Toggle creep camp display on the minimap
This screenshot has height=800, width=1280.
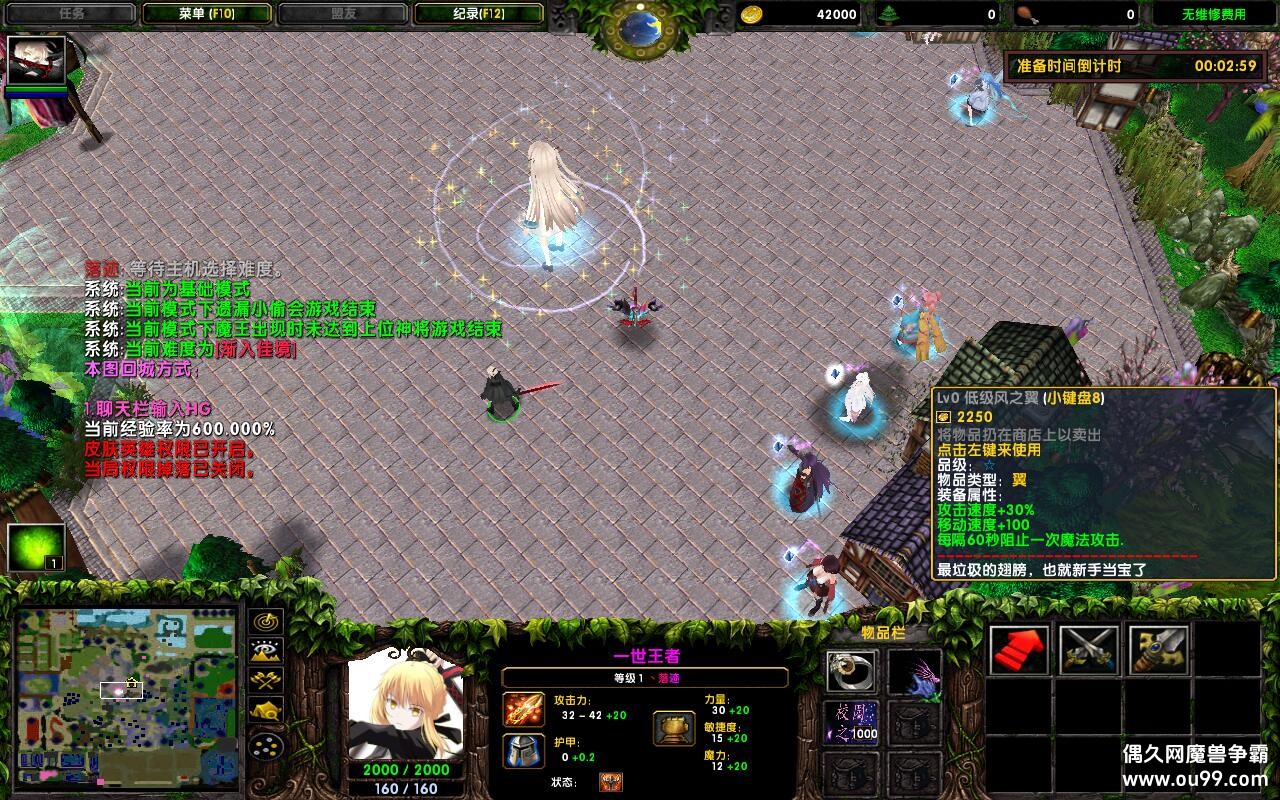(265, 708)
